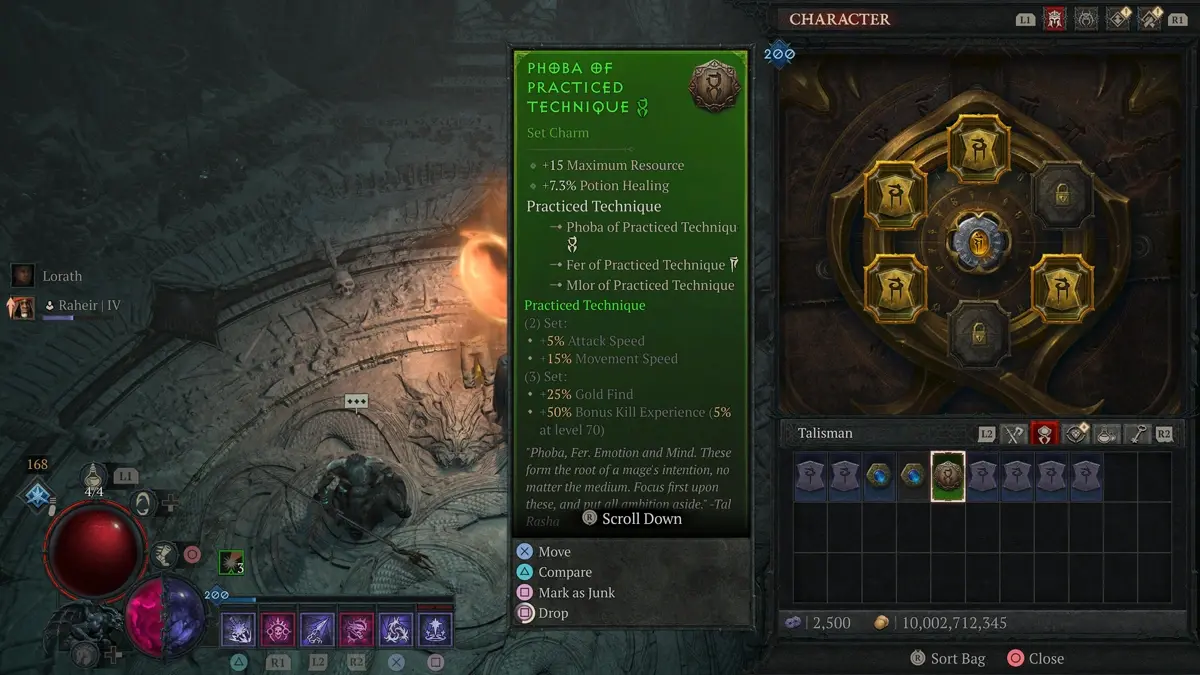Select Raheir's party portrait

[23, 306]
